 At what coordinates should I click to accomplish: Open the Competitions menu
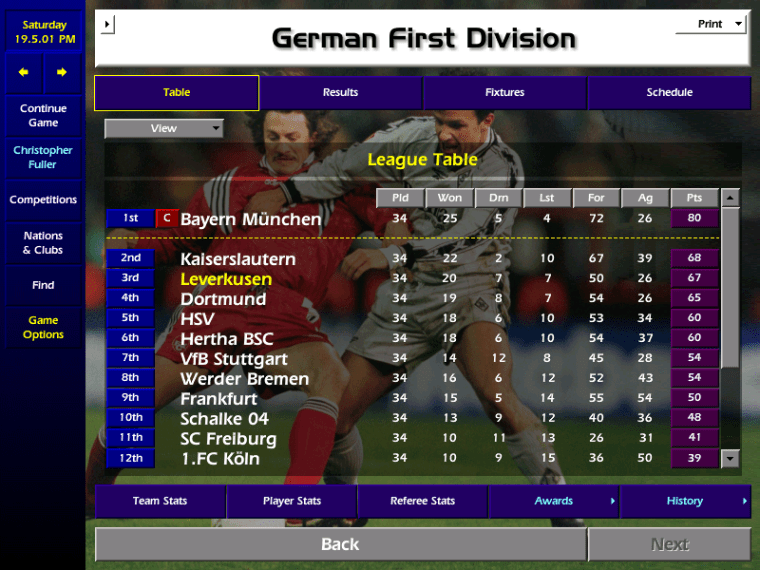point(43,200)
